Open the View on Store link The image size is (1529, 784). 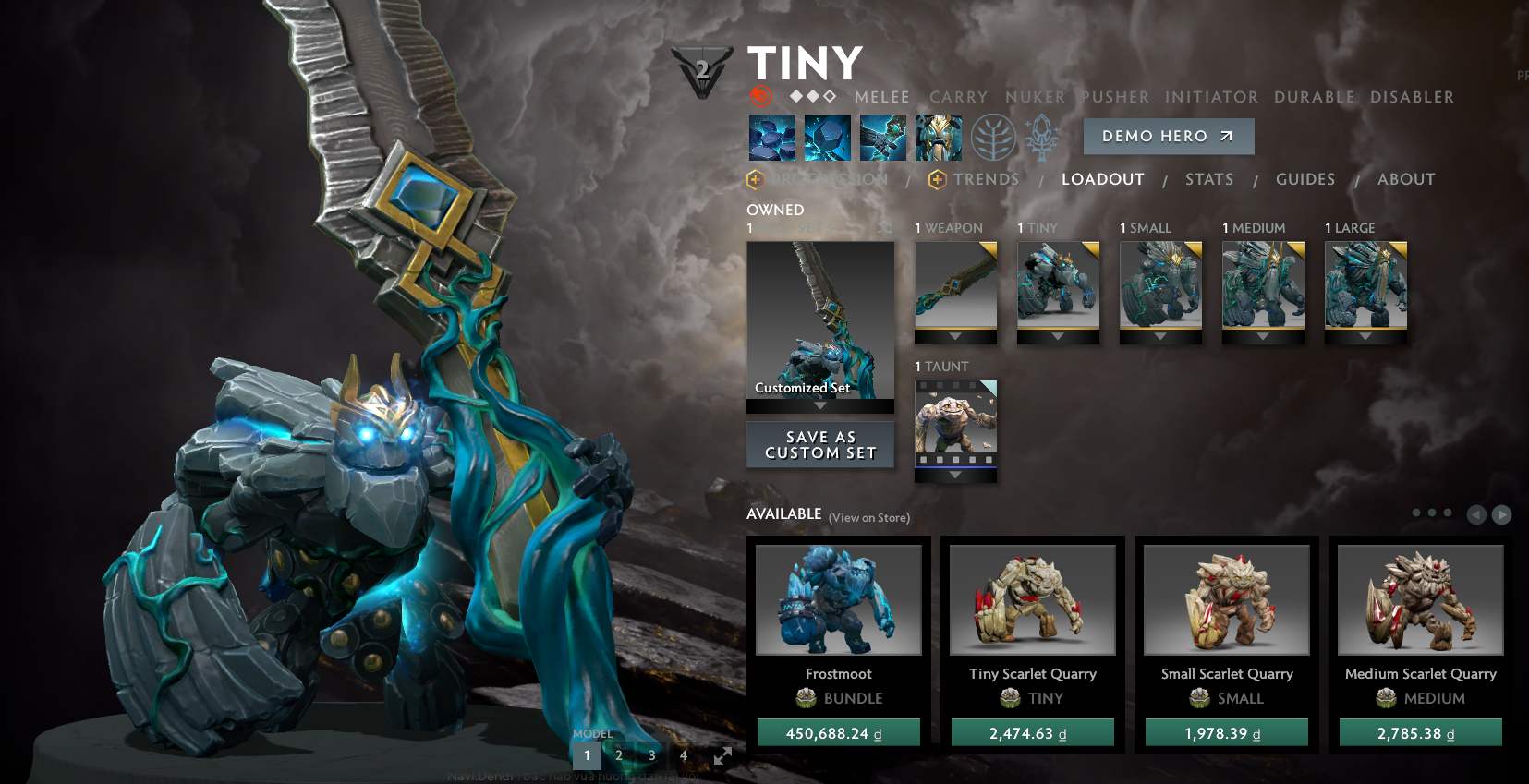(x=868, y=518)
